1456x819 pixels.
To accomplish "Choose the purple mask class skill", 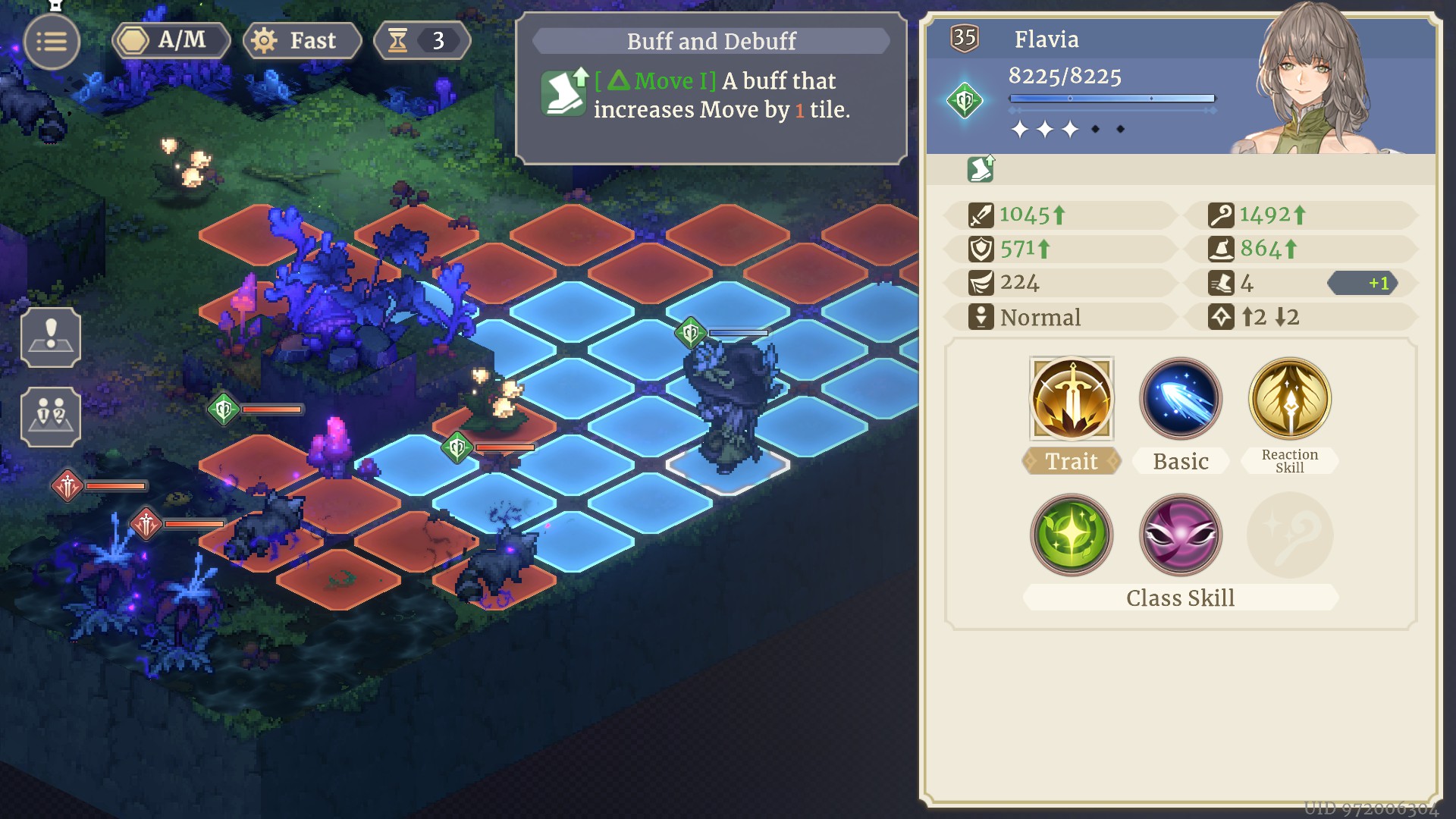I will pyautogui.click(x=1180, y=535).
